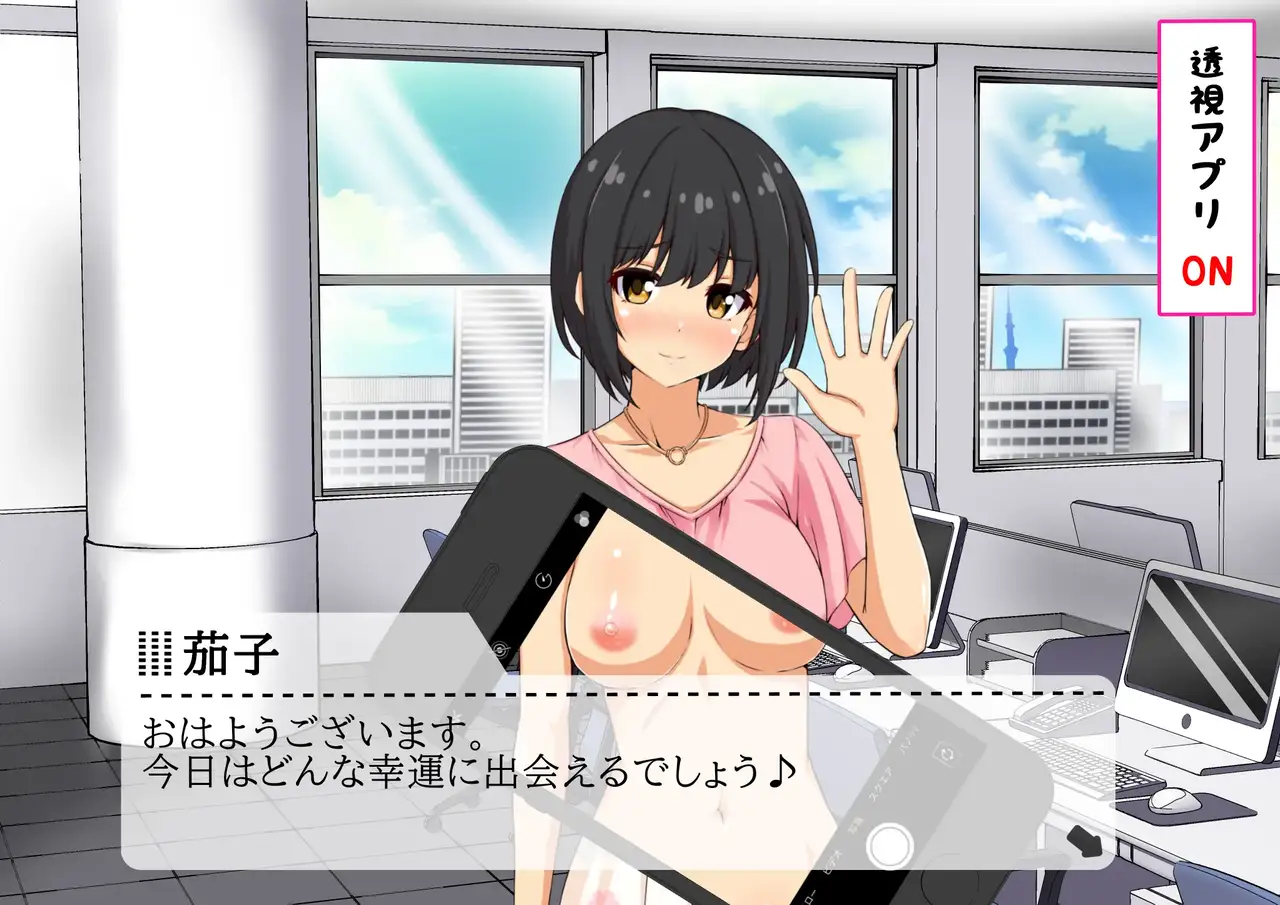The height and width of the screenshot is (905, 1280).
Task: Toggle the 透視アプリ ON button
Action: (x=1206, y=165)
